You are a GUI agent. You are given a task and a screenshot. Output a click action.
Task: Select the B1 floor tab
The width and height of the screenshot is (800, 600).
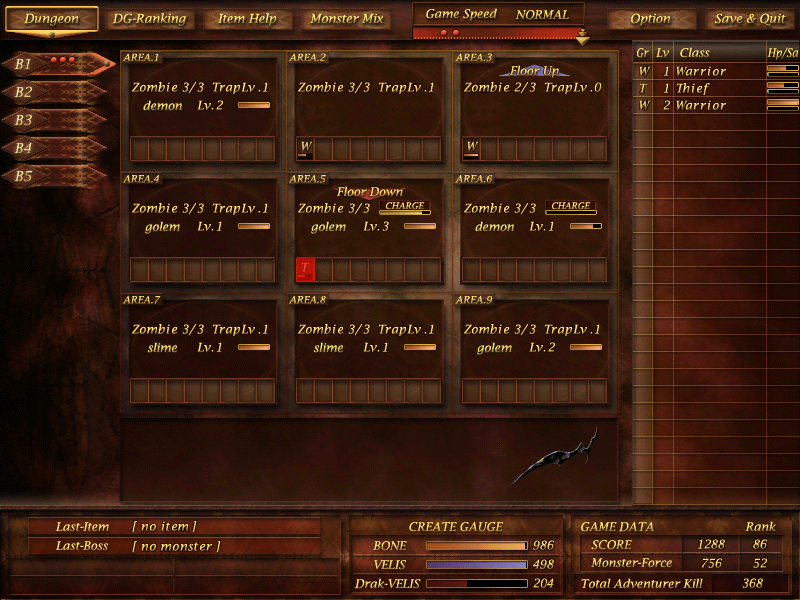(60, 64)
